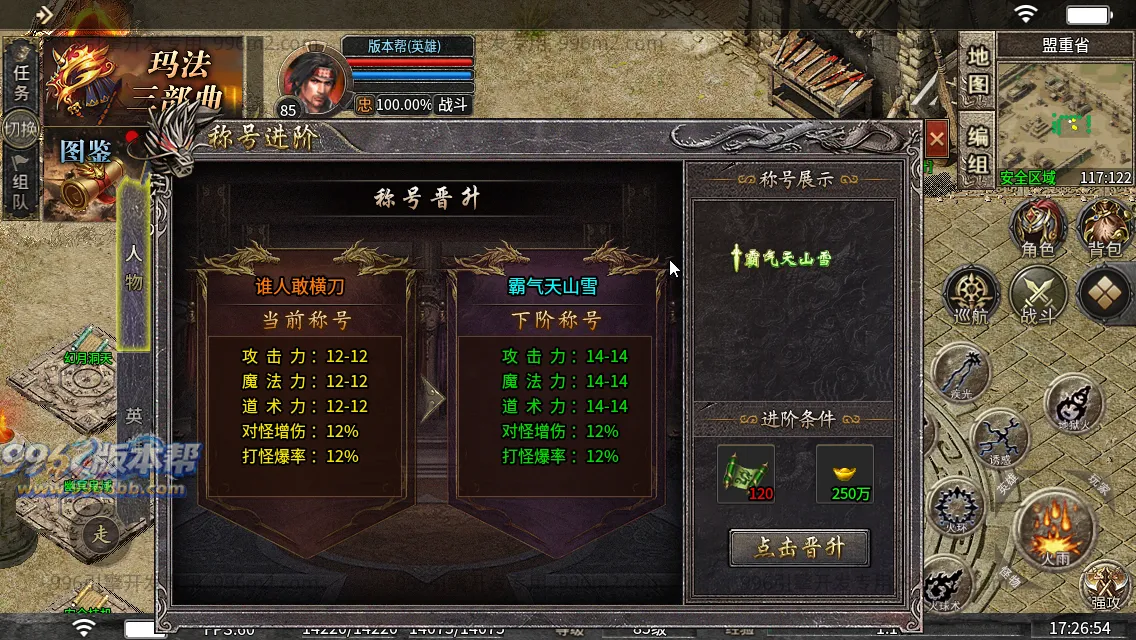Screen dimensions: 1136x640
Task: Open the four-diamond menu icon
Action: pyautogui.click(x=1105, y=294)
